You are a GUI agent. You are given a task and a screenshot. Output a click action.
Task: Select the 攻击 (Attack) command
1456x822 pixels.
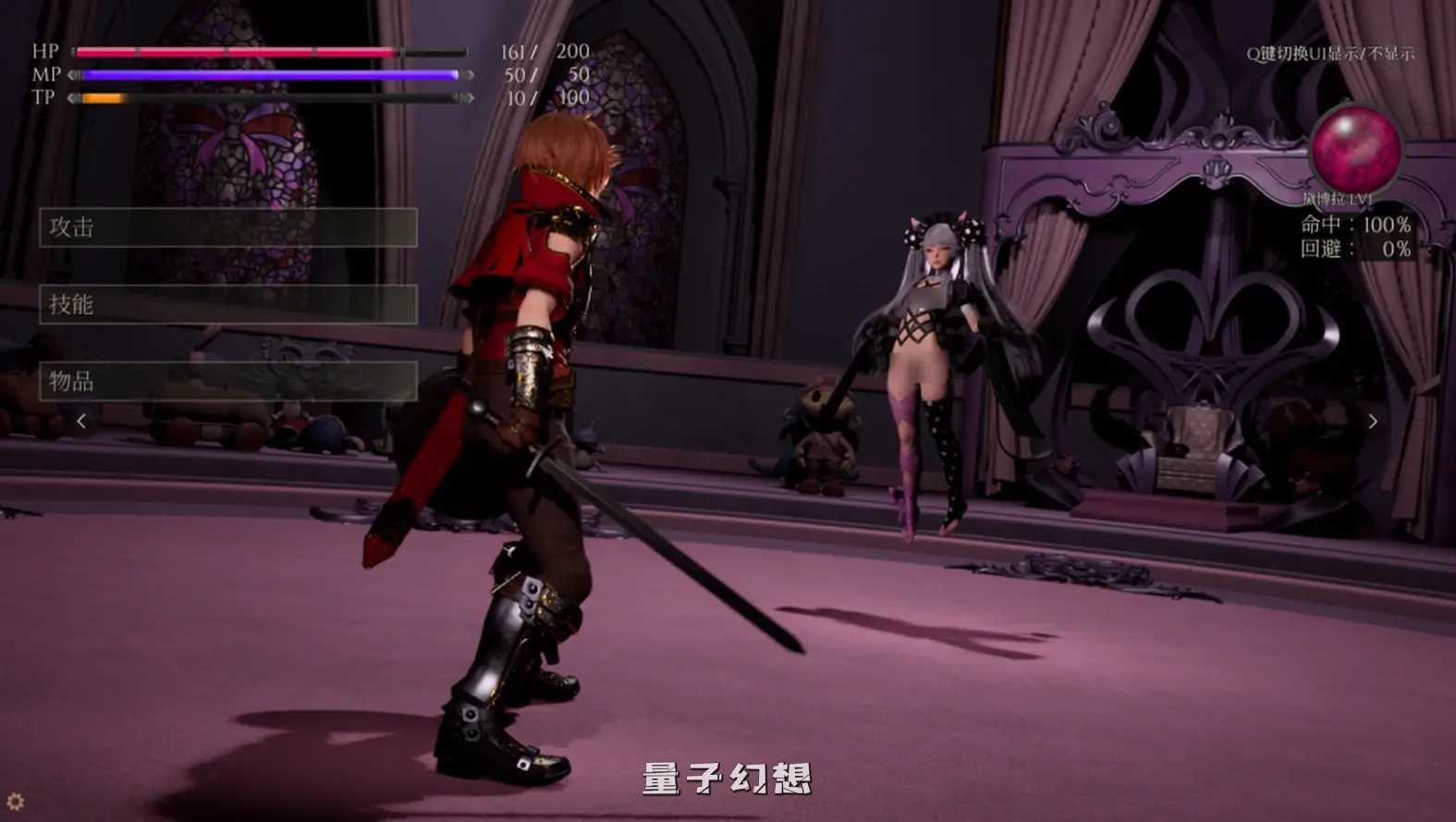point(226,227)
